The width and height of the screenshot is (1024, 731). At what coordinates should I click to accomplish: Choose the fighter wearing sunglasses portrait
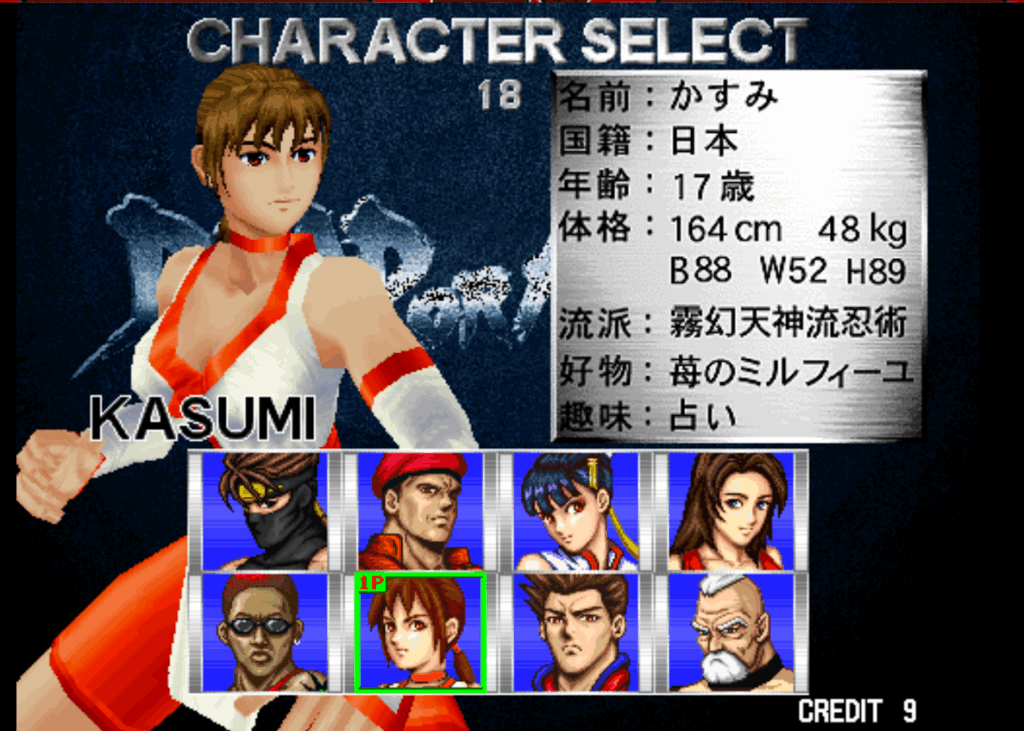tap(264, 632)
